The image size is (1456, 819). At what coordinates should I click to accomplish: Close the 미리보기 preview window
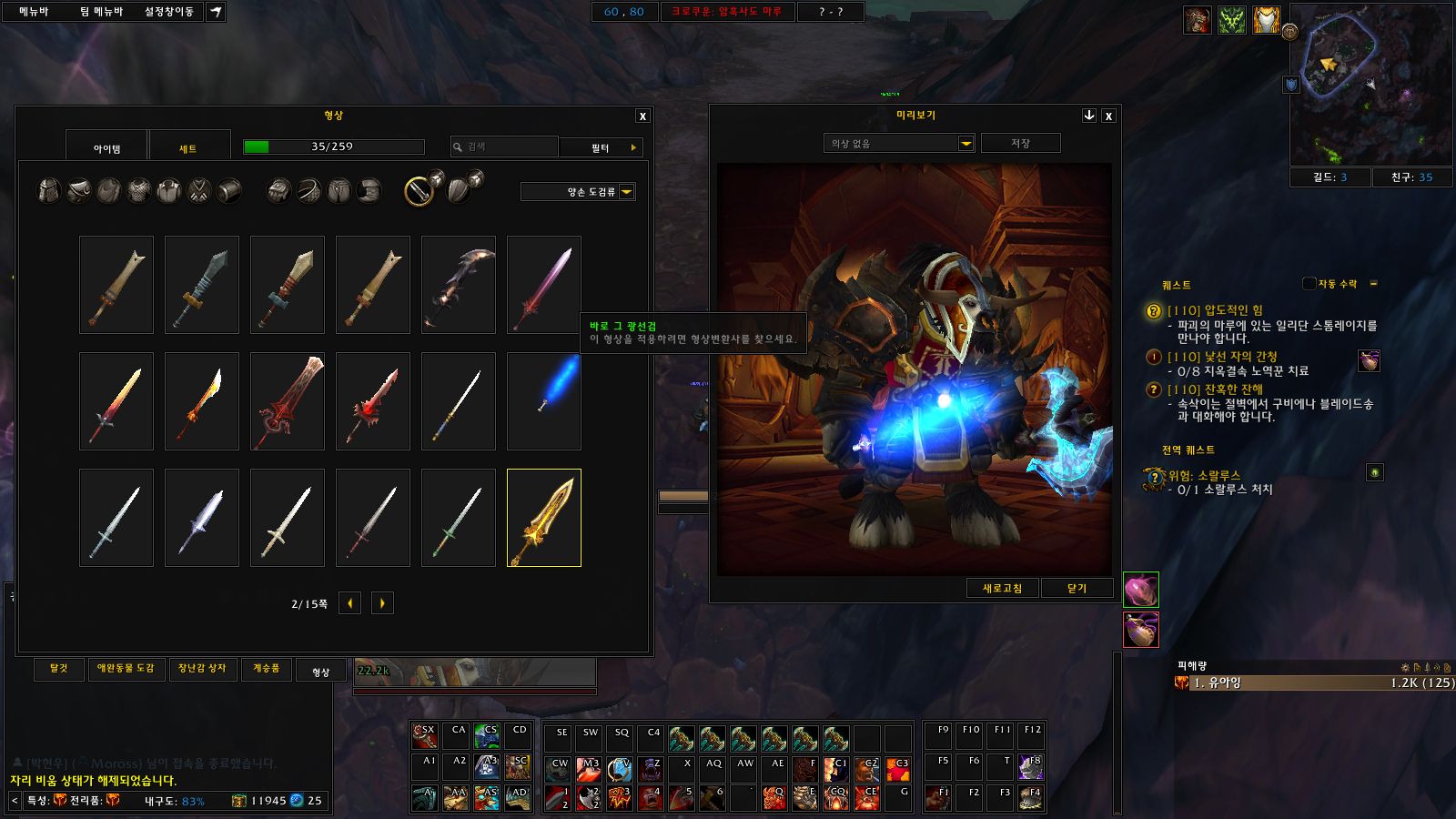(x=1108, y=116)
